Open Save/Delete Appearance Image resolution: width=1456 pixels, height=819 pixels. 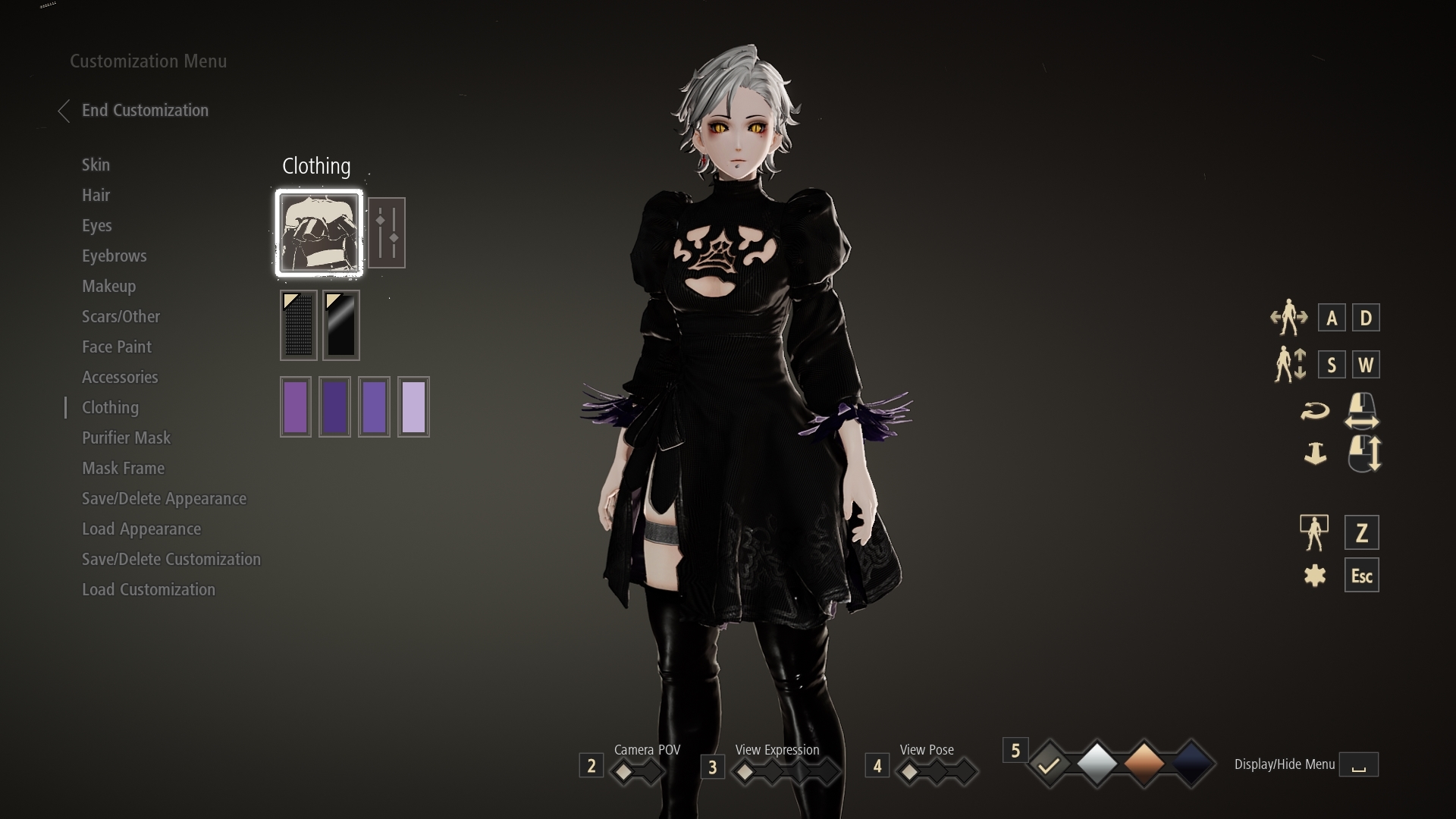(x=165, y=498)
